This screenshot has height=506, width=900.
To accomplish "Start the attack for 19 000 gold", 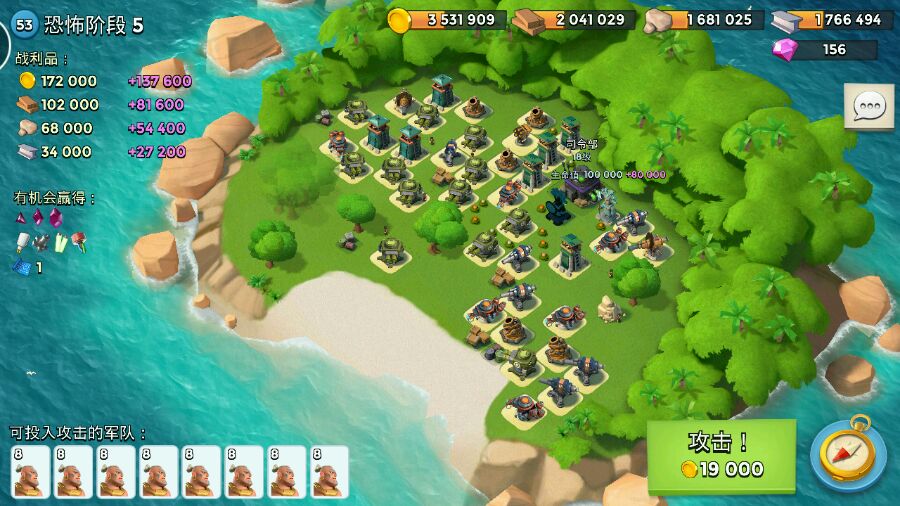I will click(721, 455).
